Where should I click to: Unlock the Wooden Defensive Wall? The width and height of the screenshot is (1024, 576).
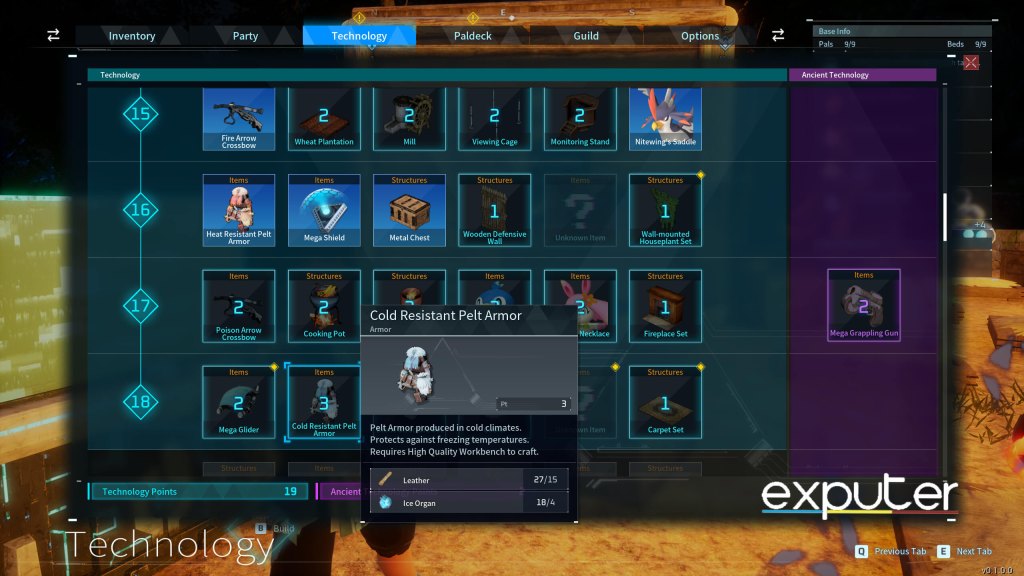(x=494, y=210)
